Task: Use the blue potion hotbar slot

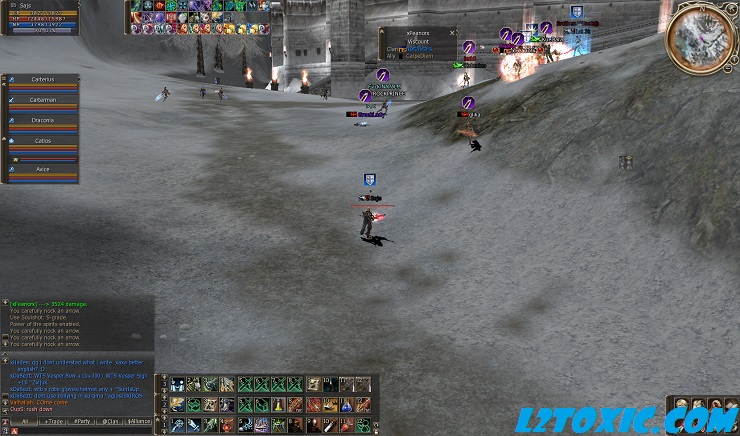Action: 346,404
